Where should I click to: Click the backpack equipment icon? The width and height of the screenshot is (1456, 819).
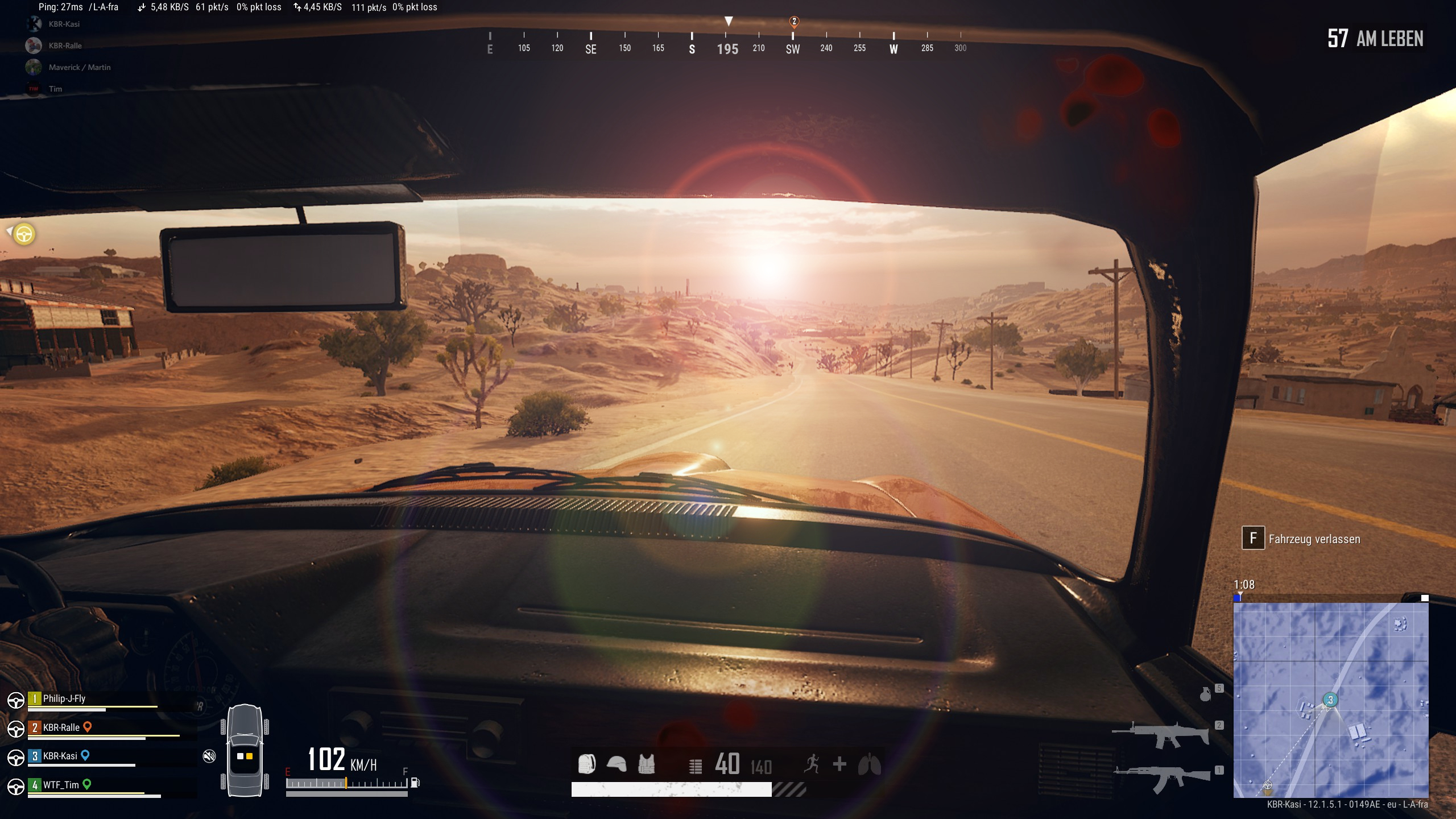coord(586,764)
